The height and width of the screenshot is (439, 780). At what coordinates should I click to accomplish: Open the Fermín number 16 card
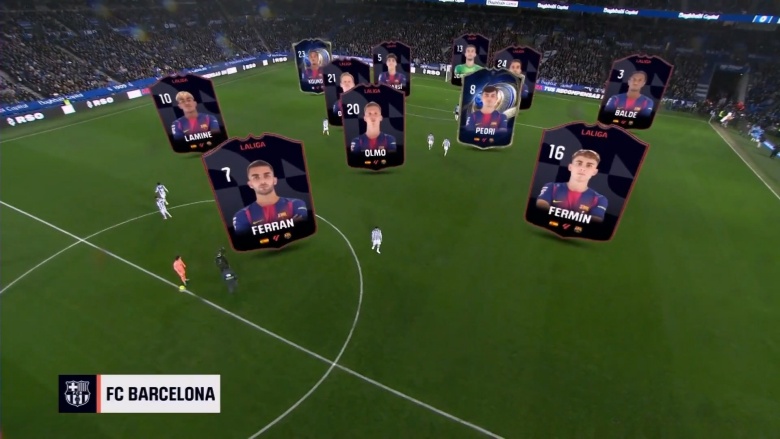[585, 180]
